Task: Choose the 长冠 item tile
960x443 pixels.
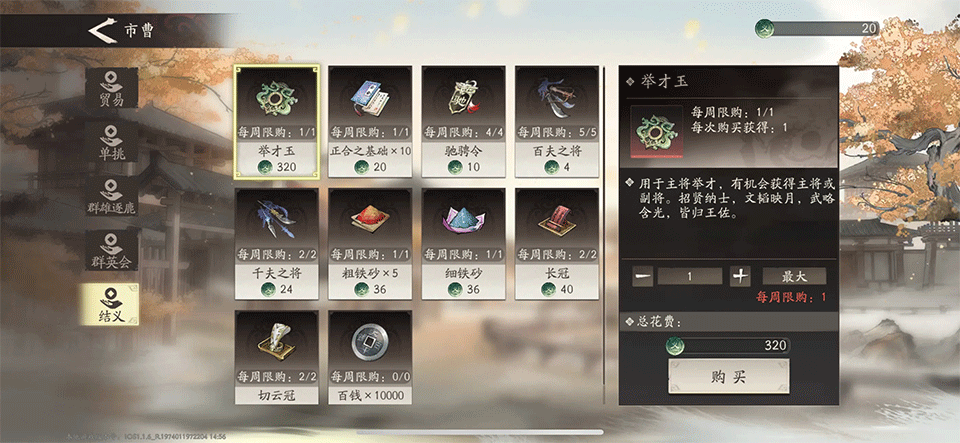Action: coord(557,243)
